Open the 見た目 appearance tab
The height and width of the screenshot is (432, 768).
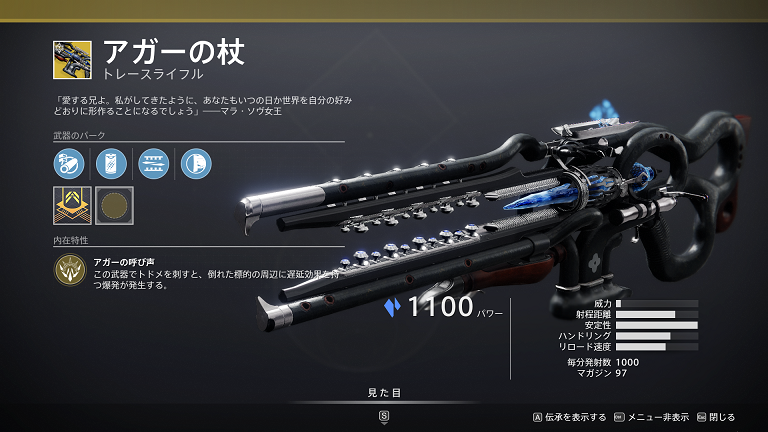[x=384, y=393]
